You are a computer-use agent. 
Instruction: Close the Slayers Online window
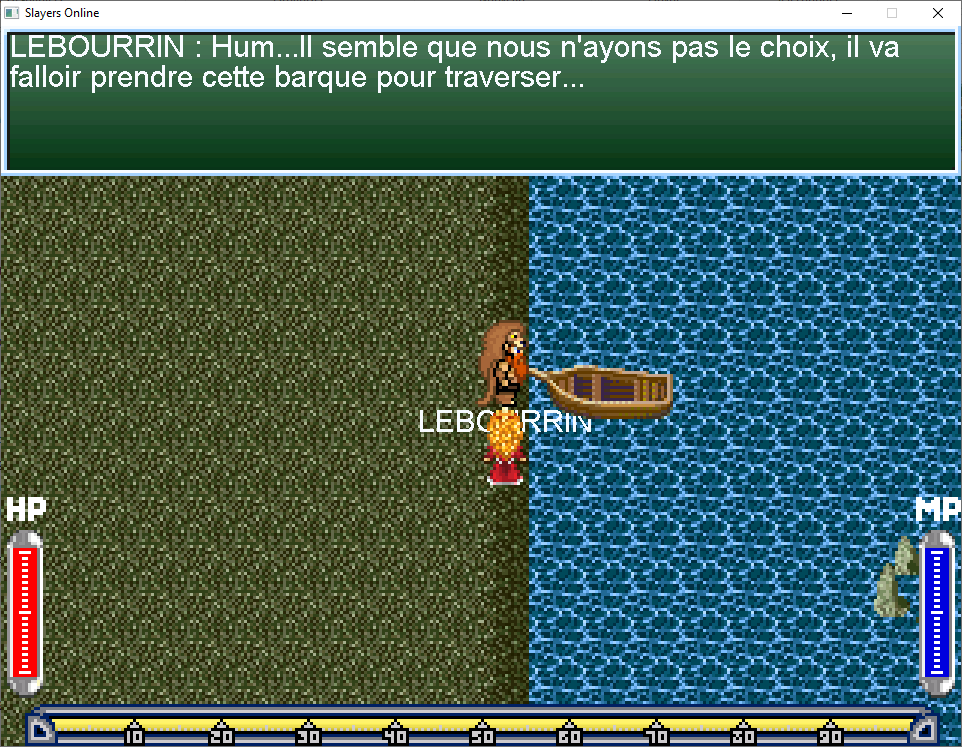point(937,14)
